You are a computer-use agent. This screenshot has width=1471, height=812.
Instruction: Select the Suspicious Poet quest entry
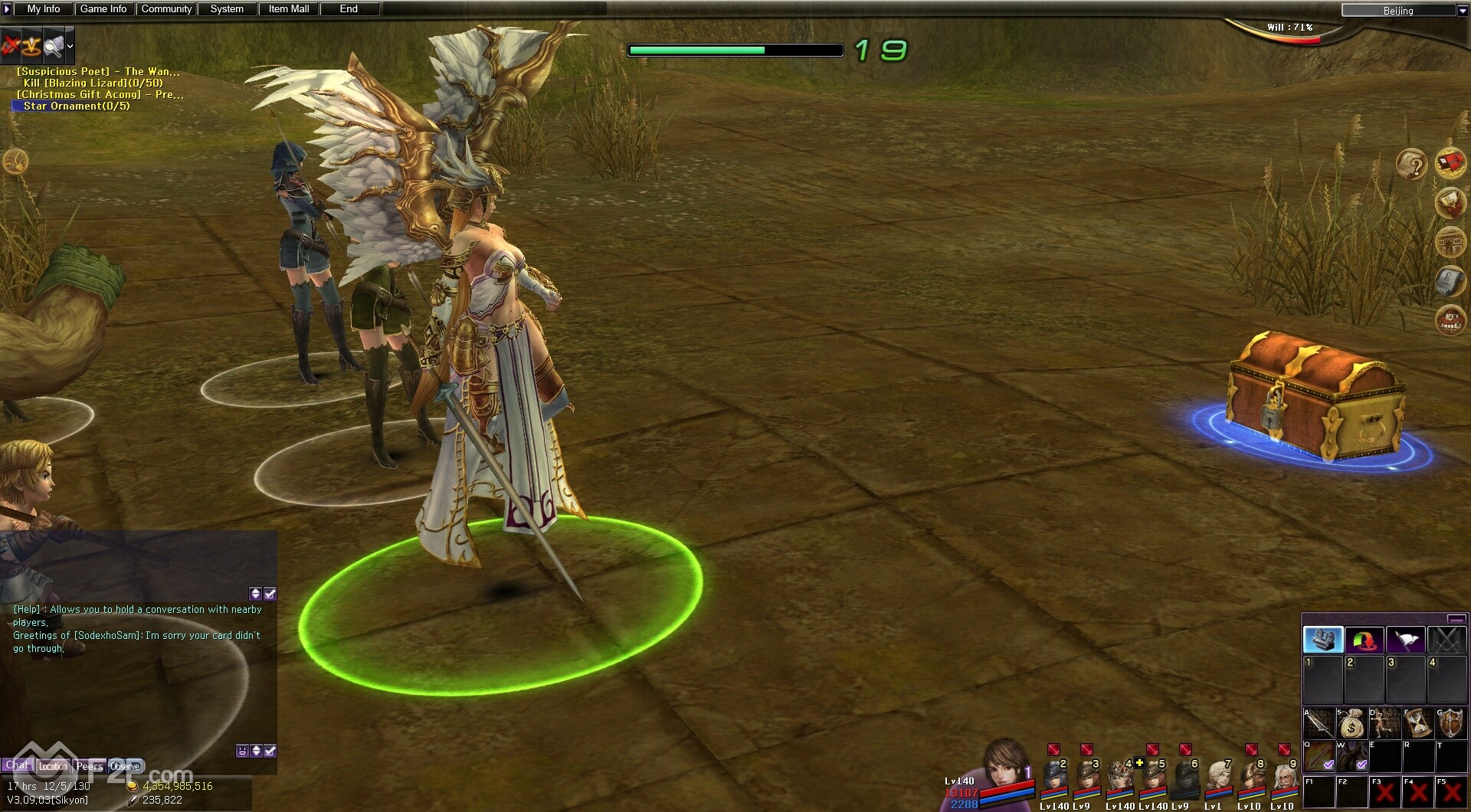(98, 71)
